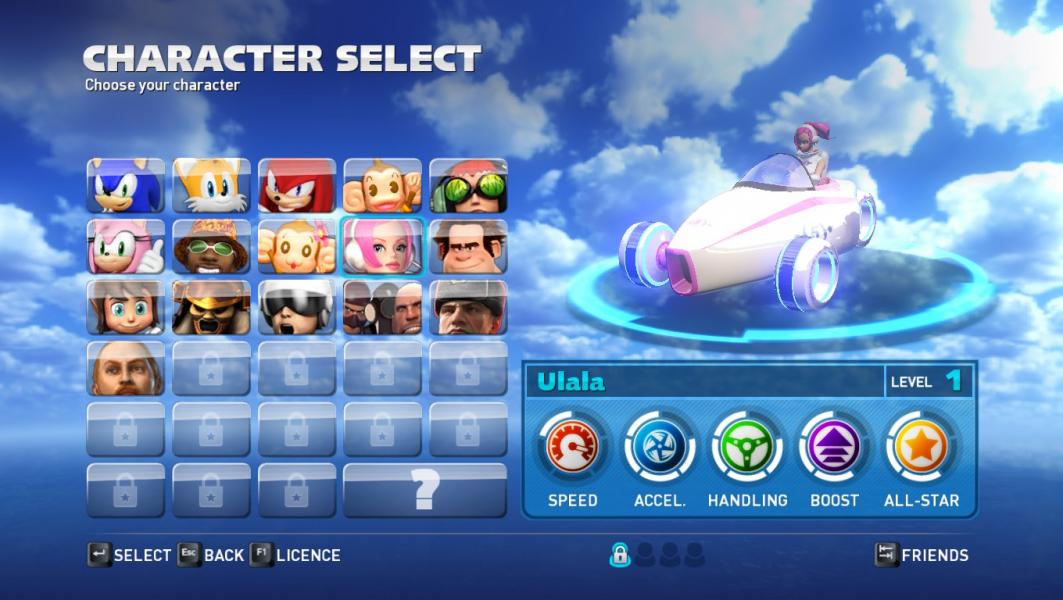1063x600 pixels.
Task: Select Sonic the Hedgehog's portrait
Action: coord(126,186)
